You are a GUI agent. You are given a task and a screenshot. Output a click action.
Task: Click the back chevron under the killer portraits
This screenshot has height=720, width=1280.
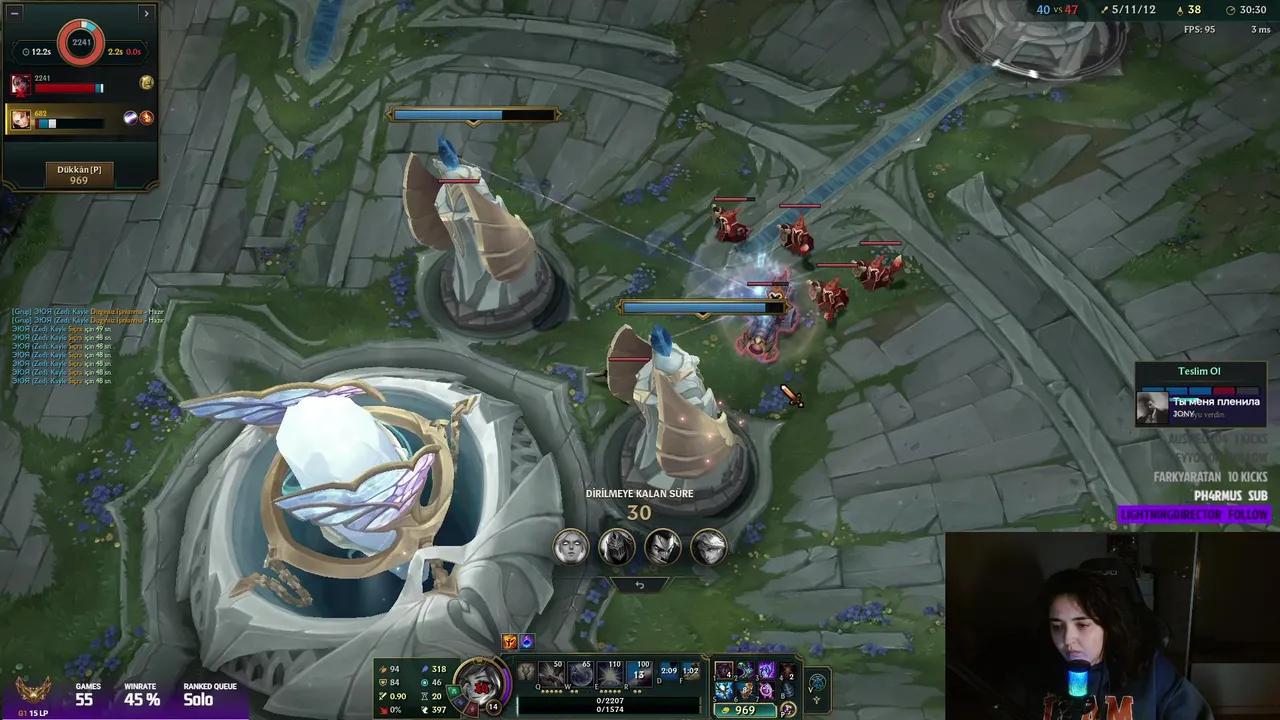[x=639, y=585]
